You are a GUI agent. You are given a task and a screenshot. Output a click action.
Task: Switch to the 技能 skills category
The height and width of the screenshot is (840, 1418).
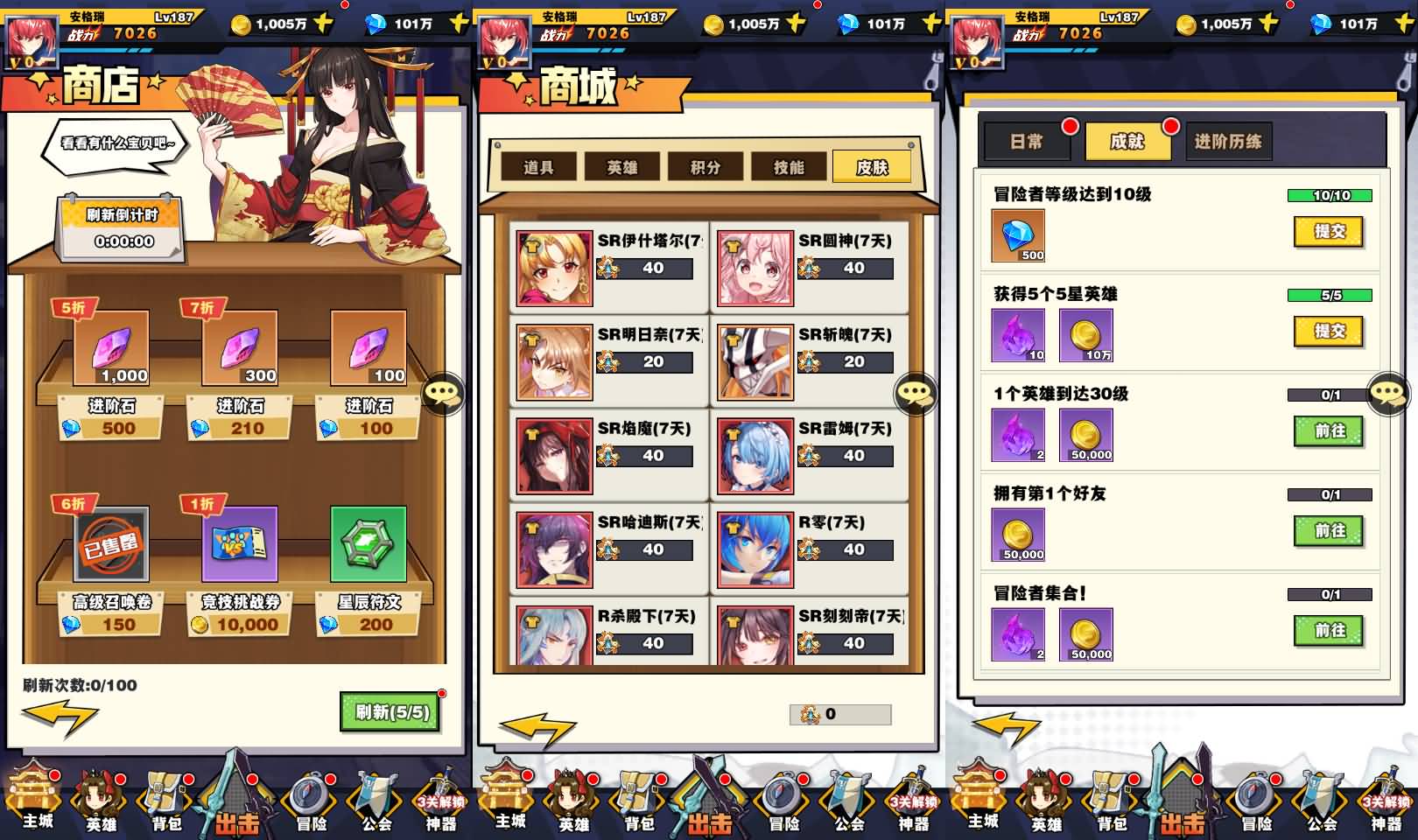(790, 166)
